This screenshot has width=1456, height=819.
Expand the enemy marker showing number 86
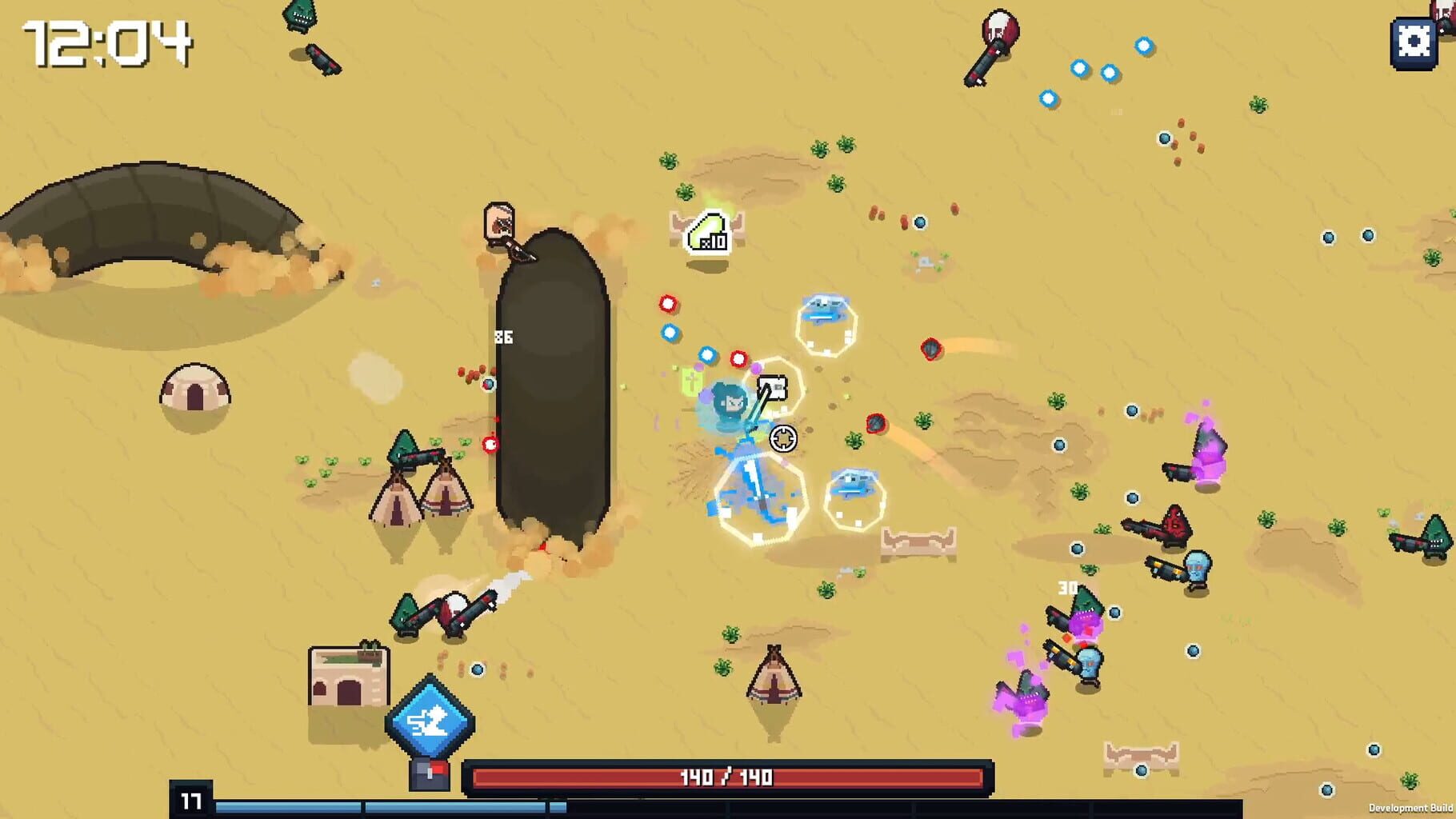coord(502,336)
